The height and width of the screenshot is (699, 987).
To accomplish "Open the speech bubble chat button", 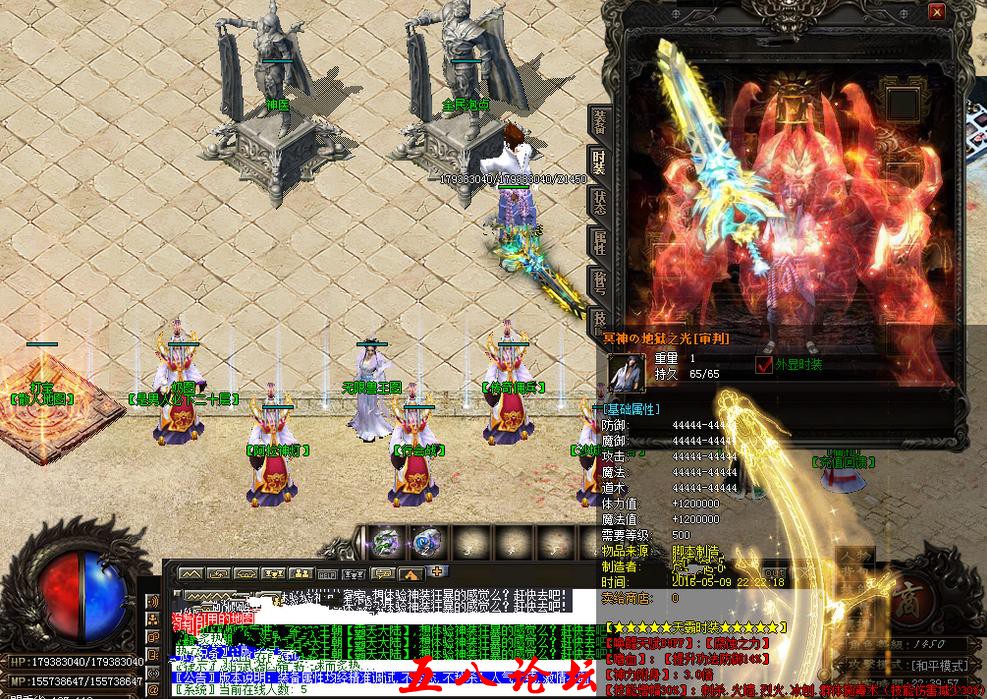I will pos(382,574).
